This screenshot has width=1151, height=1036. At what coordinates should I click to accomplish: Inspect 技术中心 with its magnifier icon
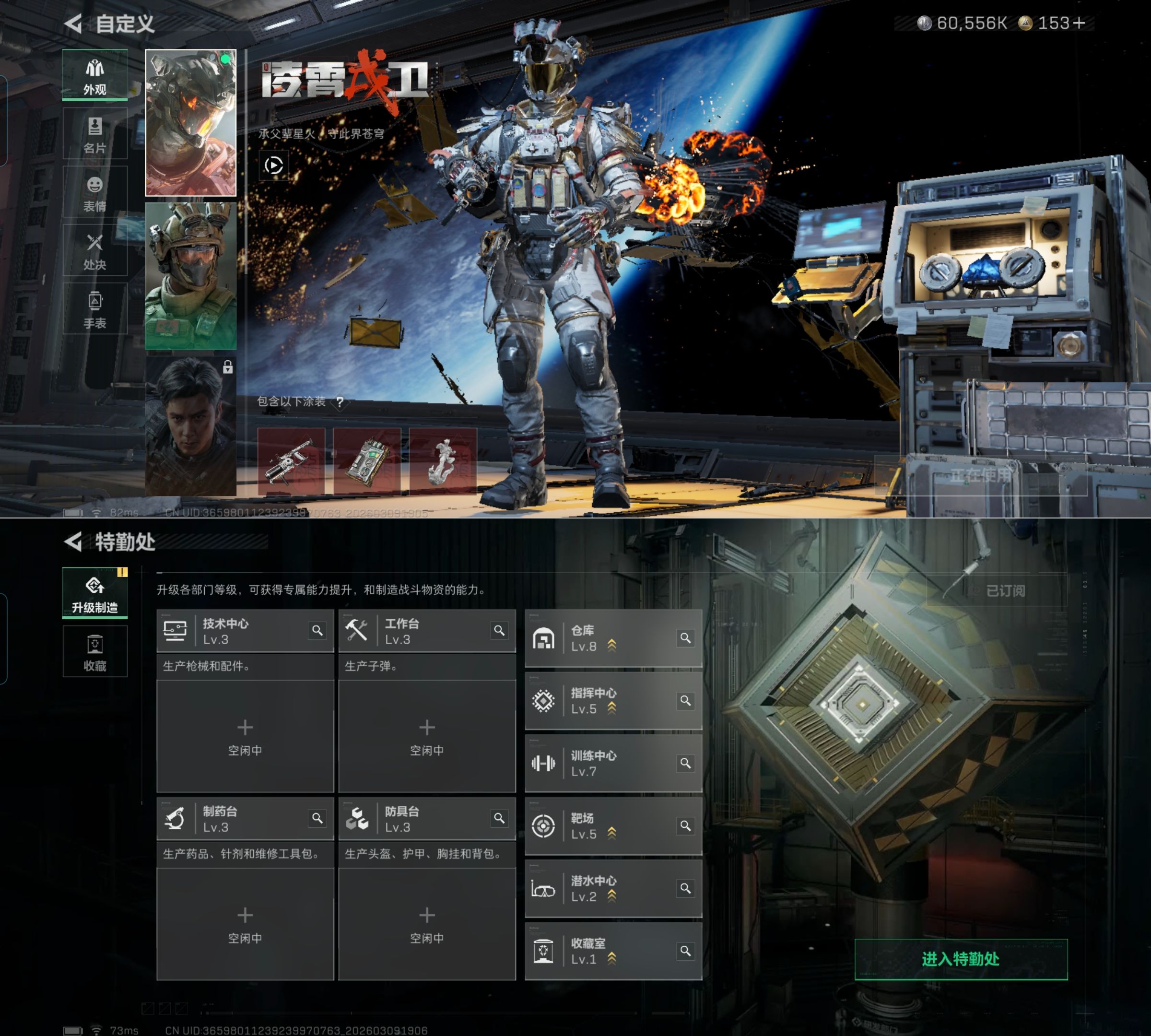point(317,630)
